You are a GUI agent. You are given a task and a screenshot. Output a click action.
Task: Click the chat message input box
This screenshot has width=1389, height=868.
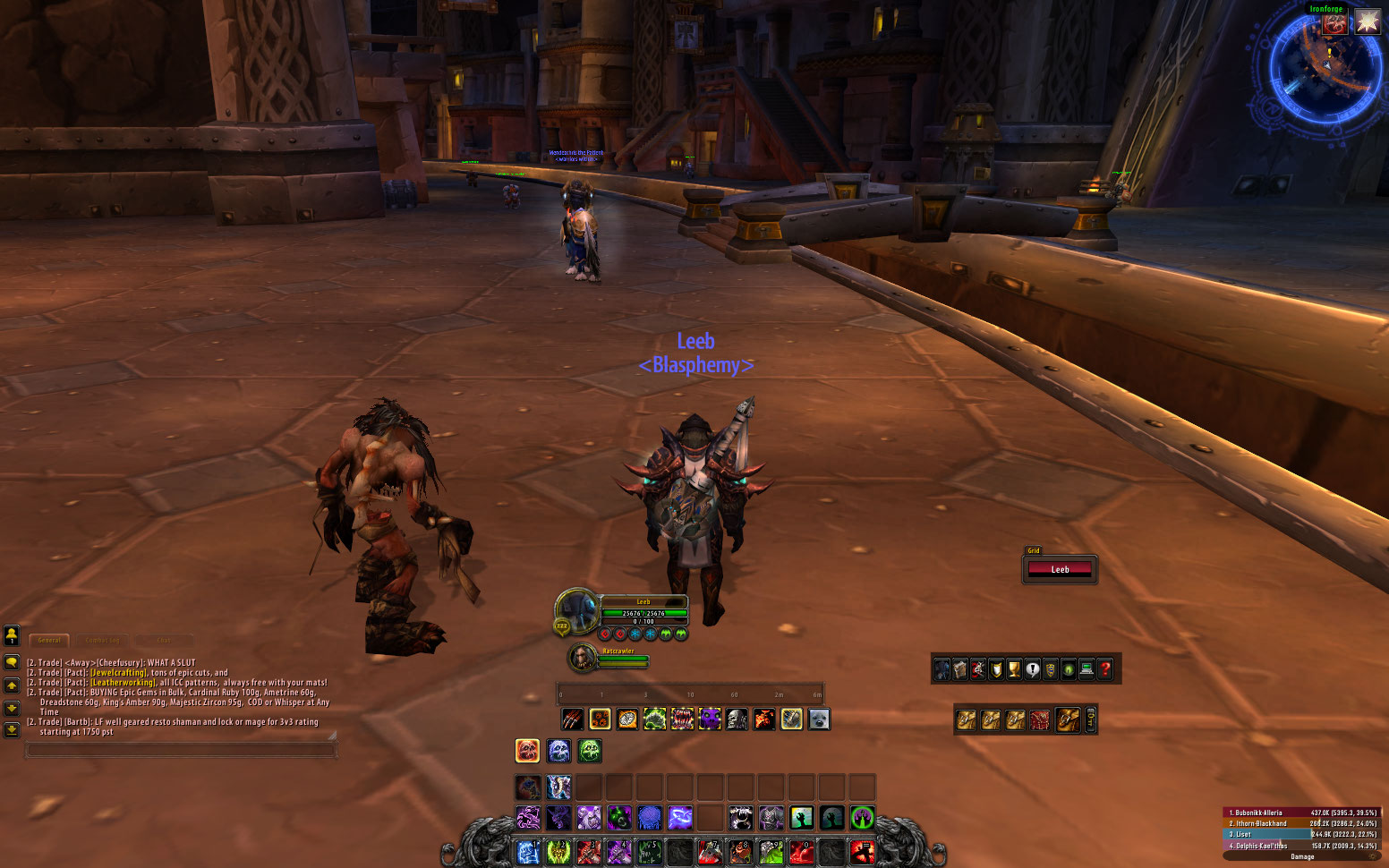coord(181,750)
